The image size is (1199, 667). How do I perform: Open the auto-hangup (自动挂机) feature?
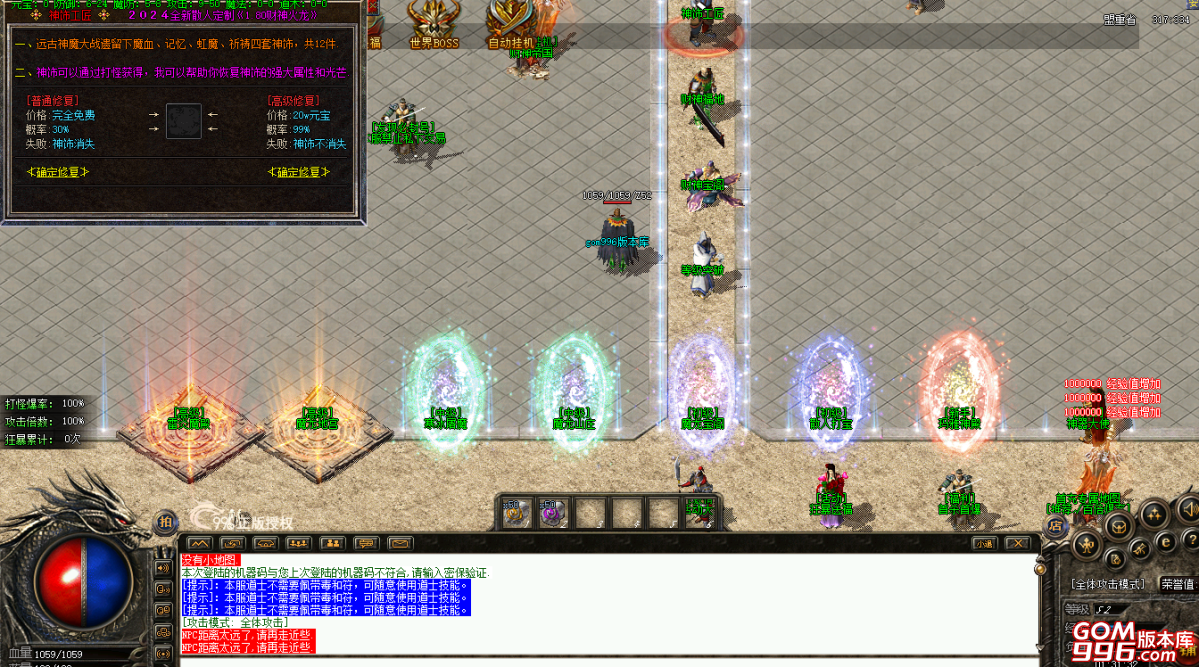512,25
